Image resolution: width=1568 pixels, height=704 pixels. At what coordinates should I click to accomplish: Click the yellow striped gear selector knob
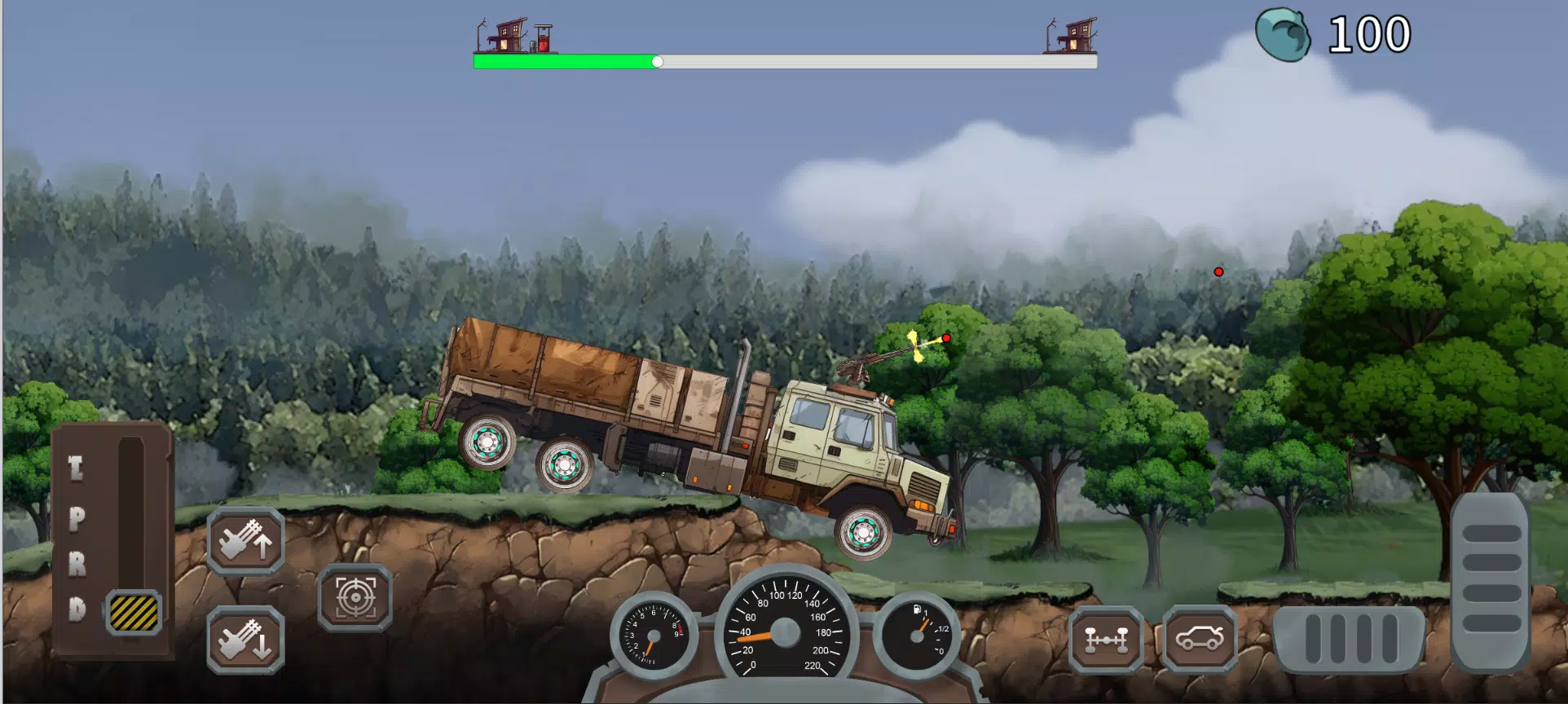134,612
